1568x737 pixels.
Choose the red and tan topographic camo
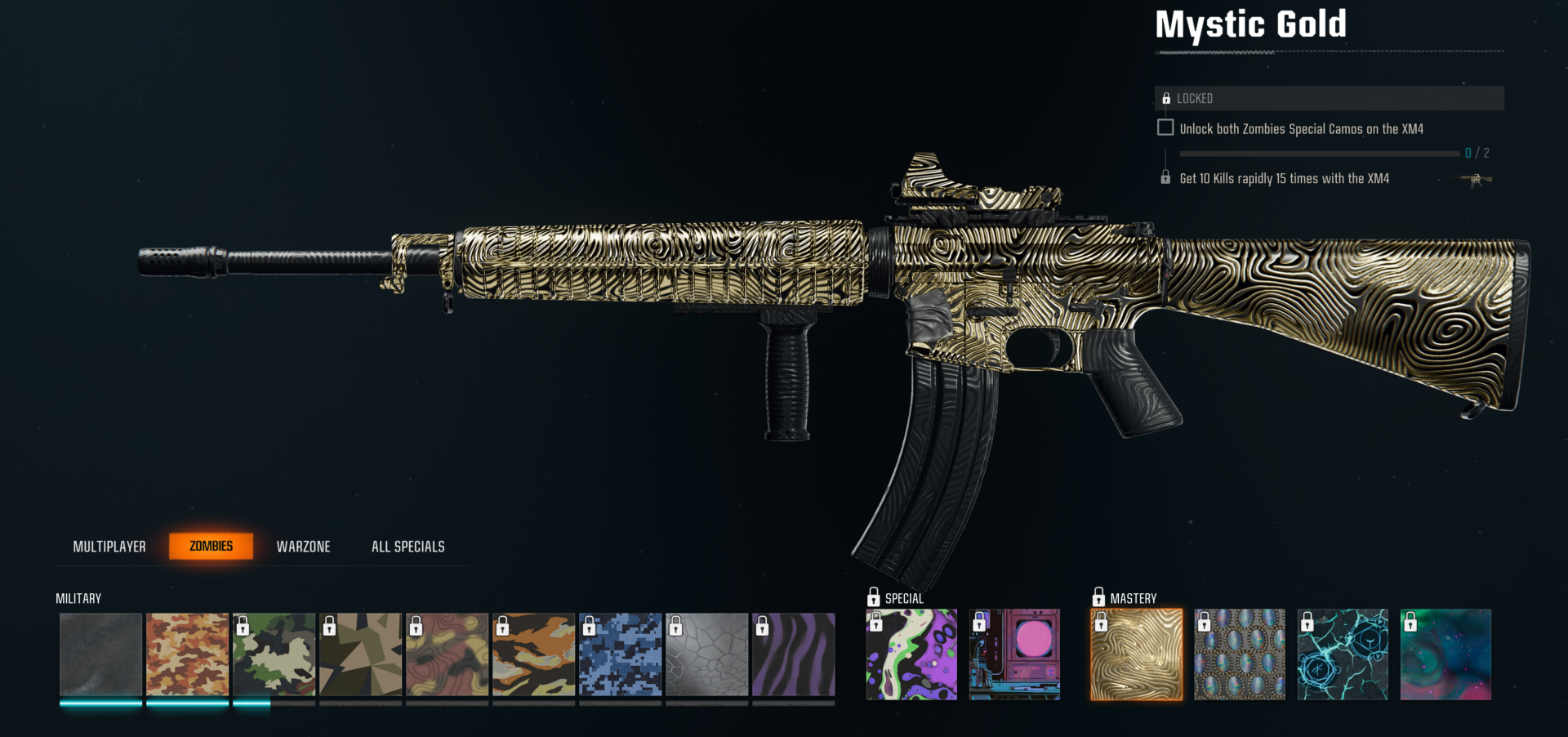point(447,654)
